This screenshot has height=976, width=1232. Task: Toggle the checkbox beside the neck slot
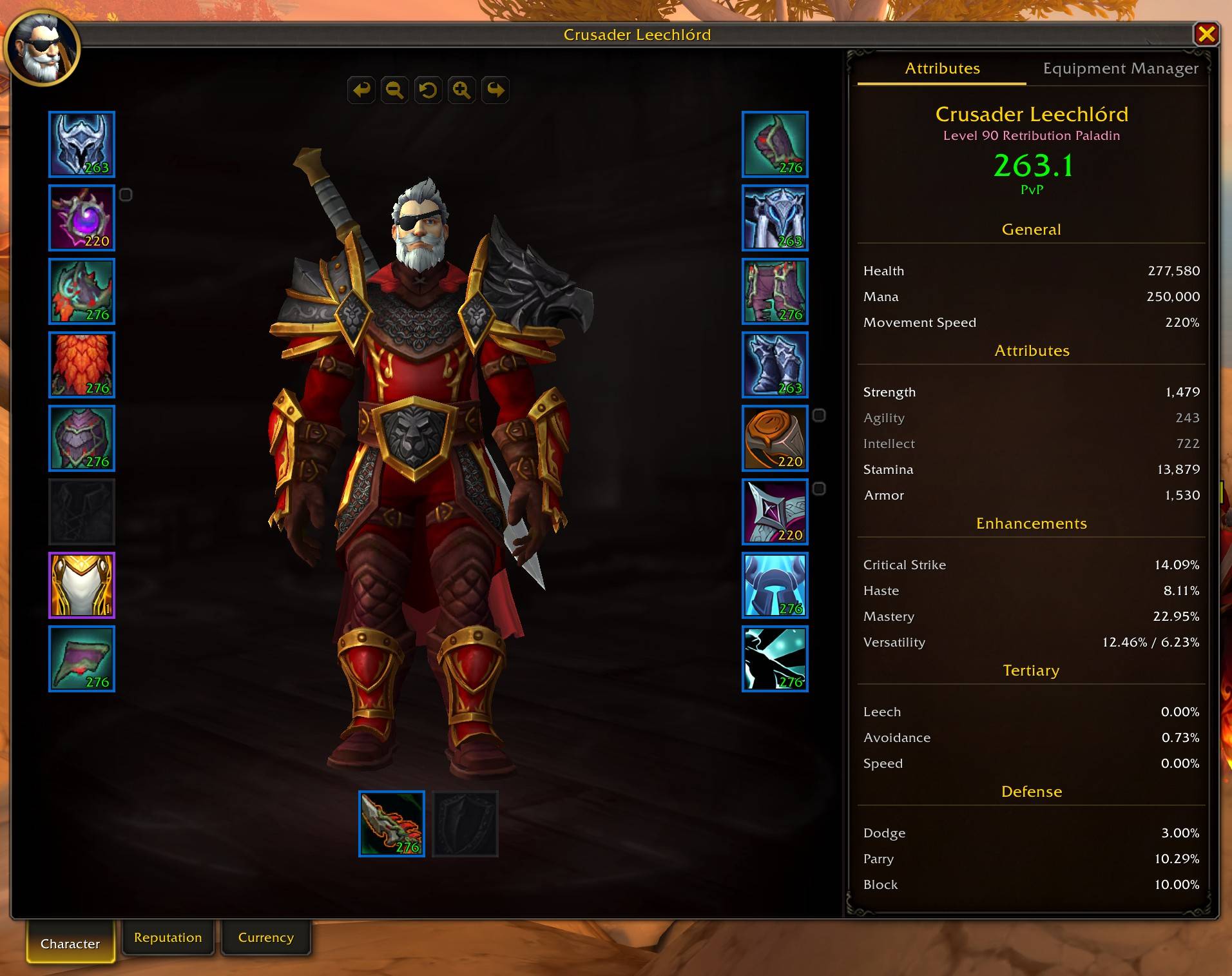[126, 194]
